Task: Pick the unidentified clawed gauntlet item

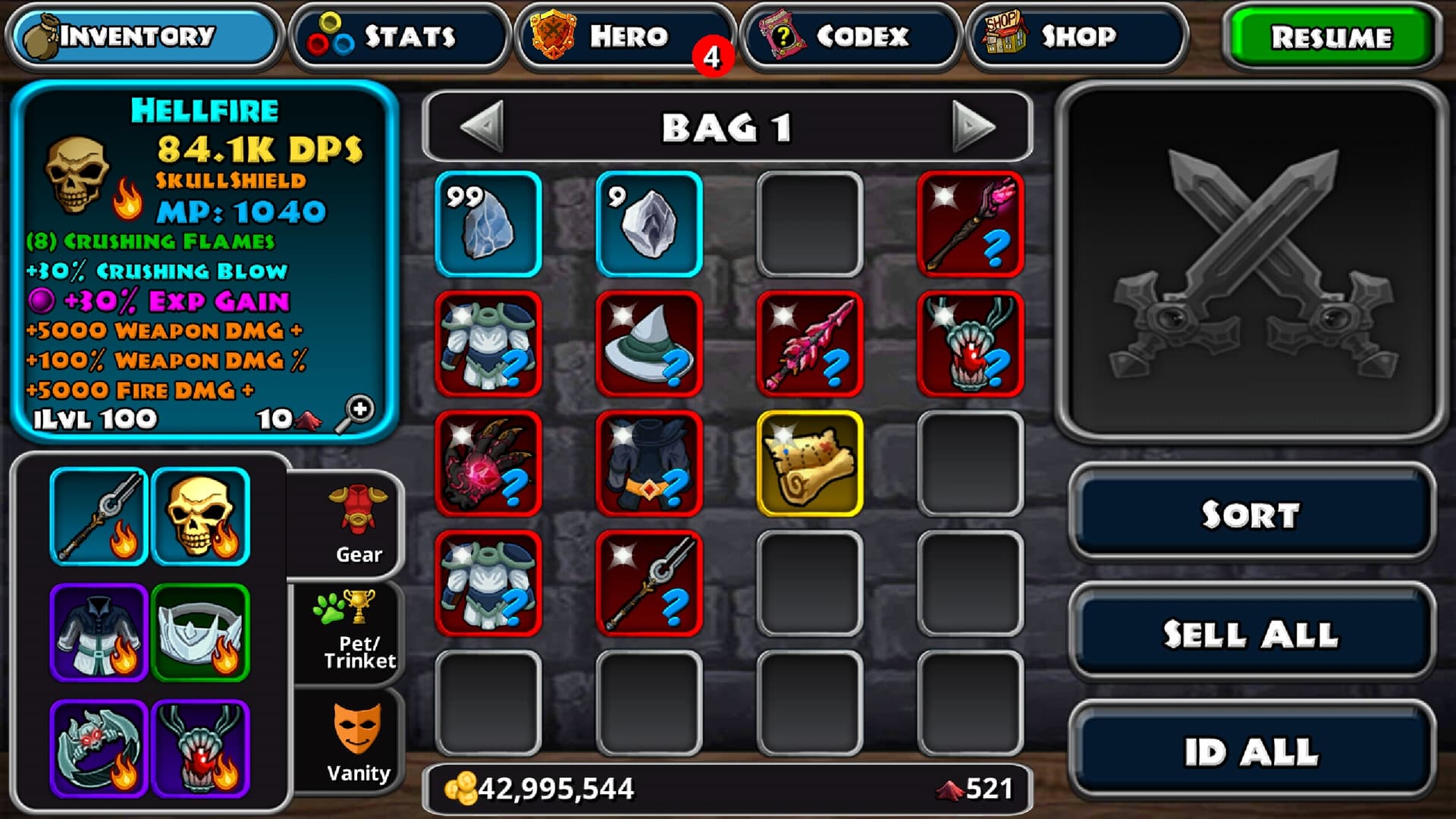Action: (488, 463)
